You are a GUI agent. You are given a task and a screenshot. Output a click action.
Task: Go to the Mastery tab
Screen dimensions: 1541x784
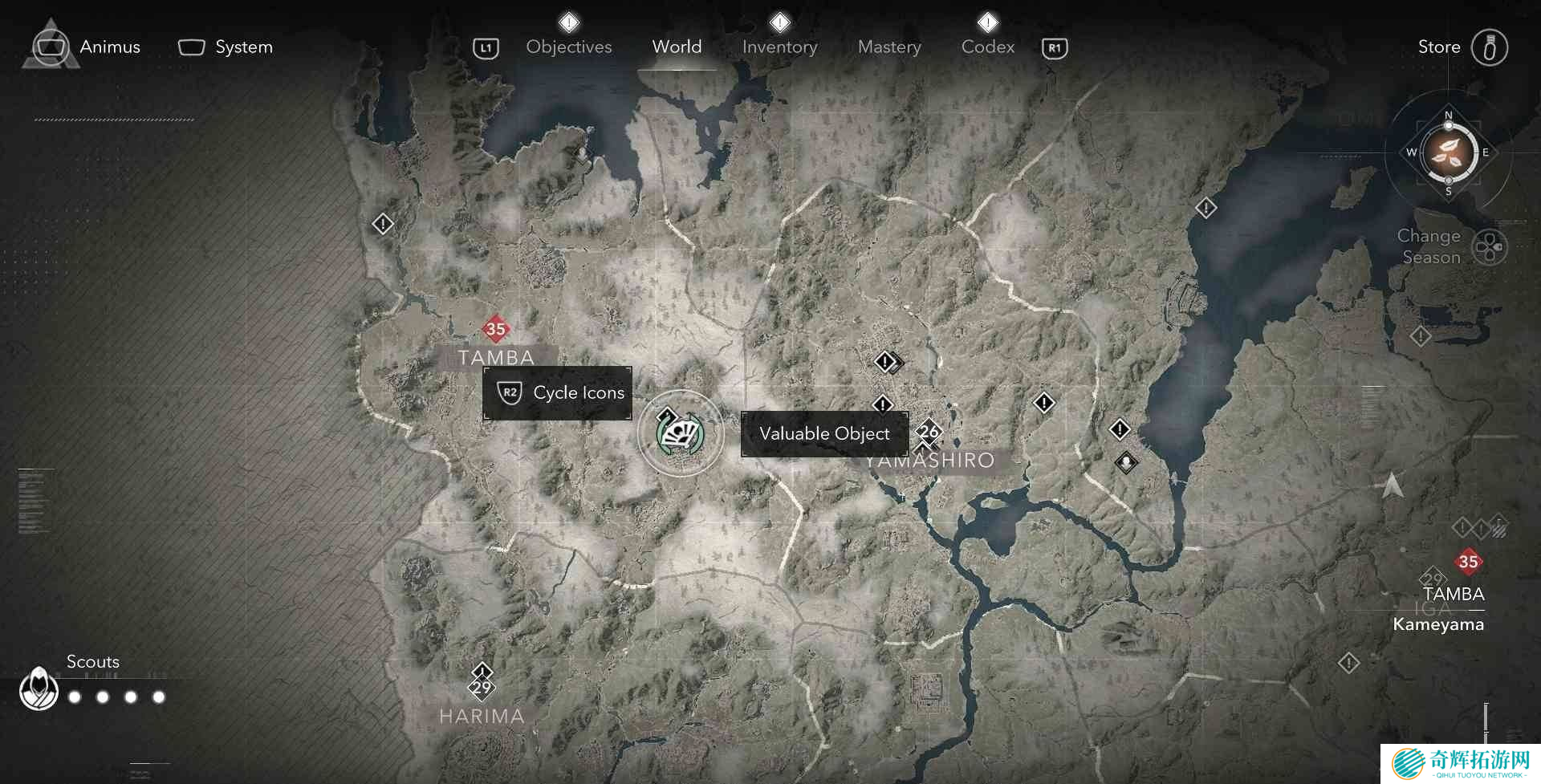coord(889,47)
